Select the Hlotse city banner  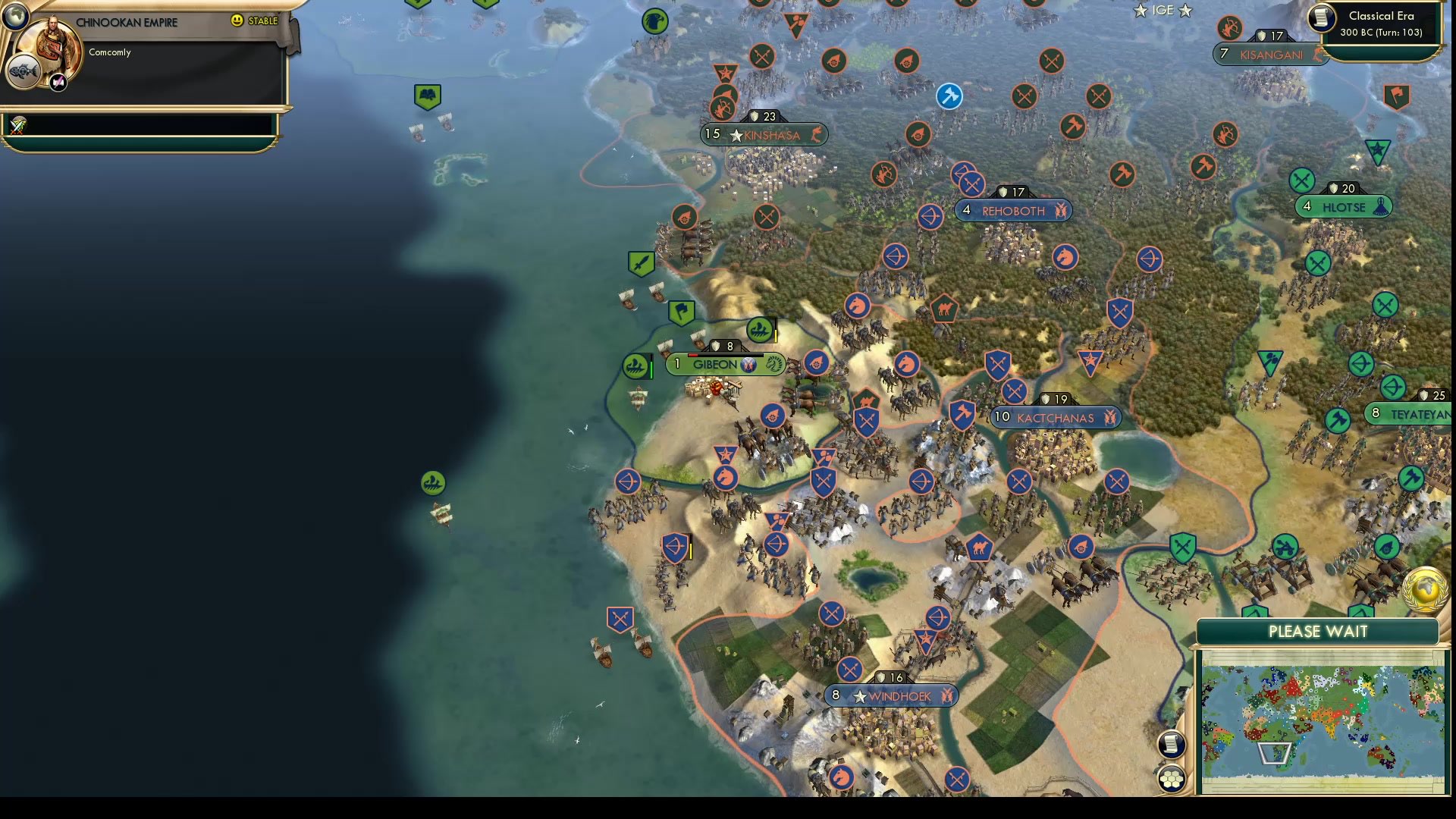(1342, 206)
